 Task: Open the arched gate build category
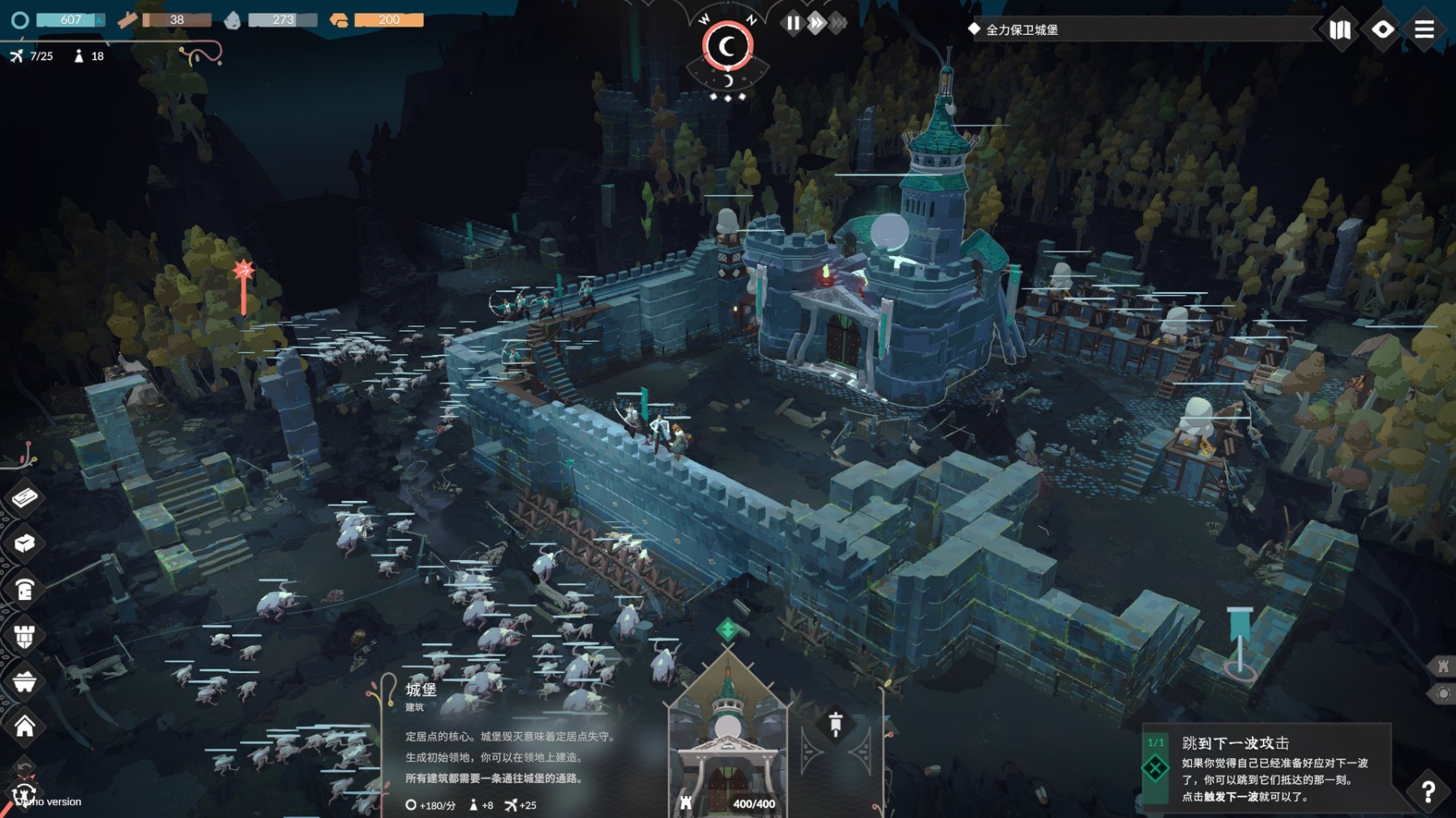tap(24, 589)
